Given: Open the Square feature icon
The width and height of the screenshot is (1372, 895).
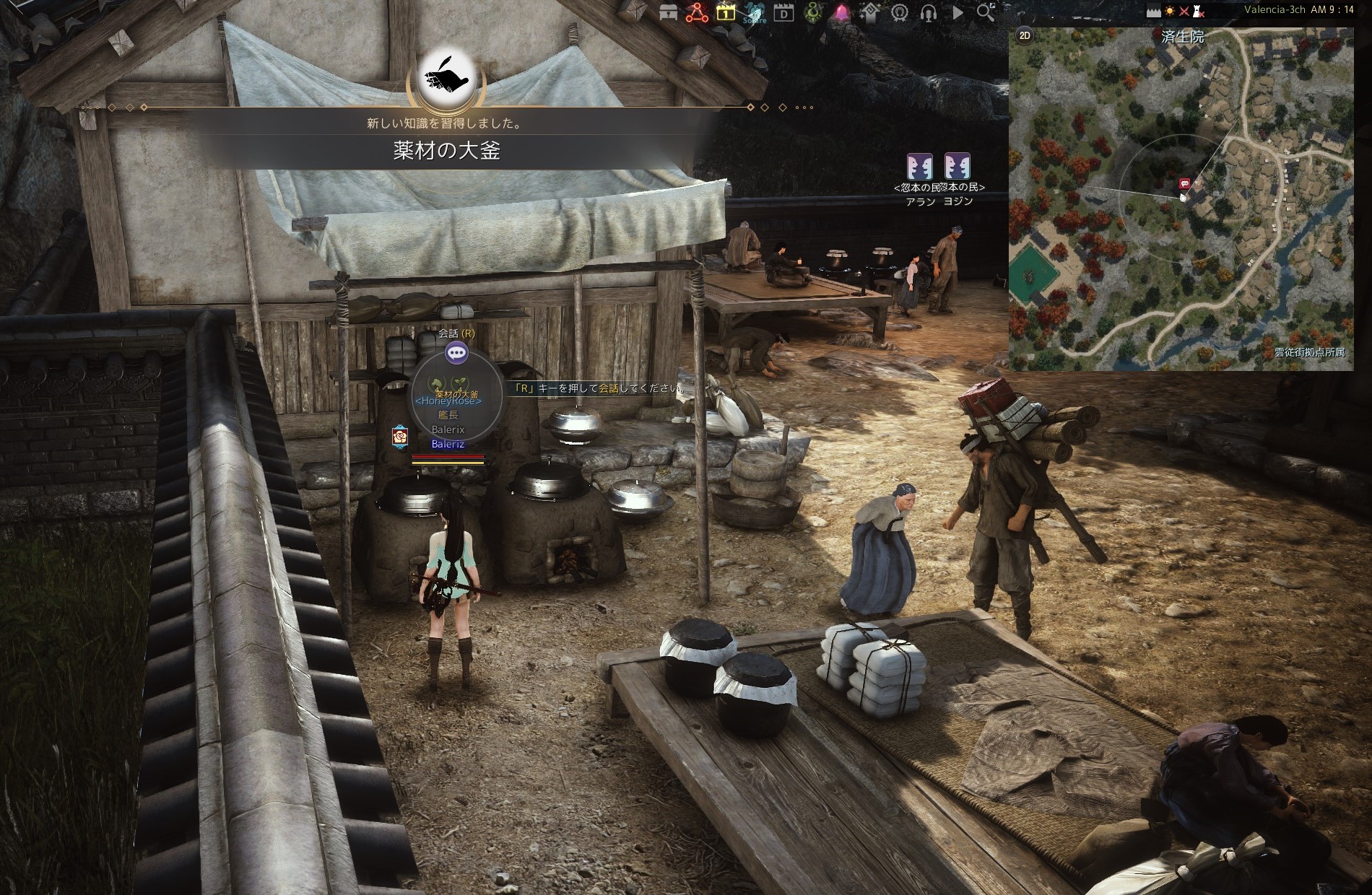Looking at the screenshot, I should [755, 13].
